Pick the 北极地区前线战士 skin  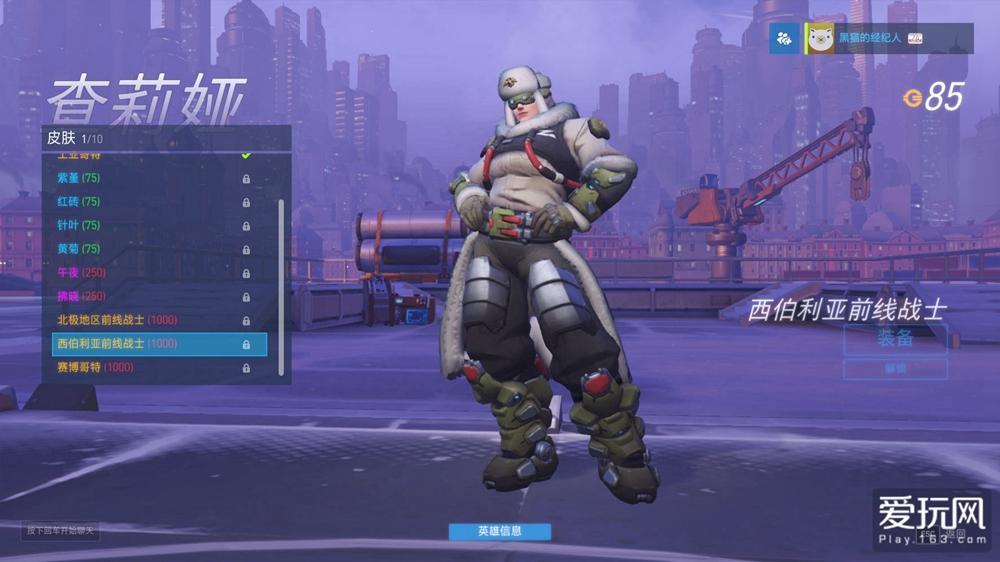coord(150,320)
